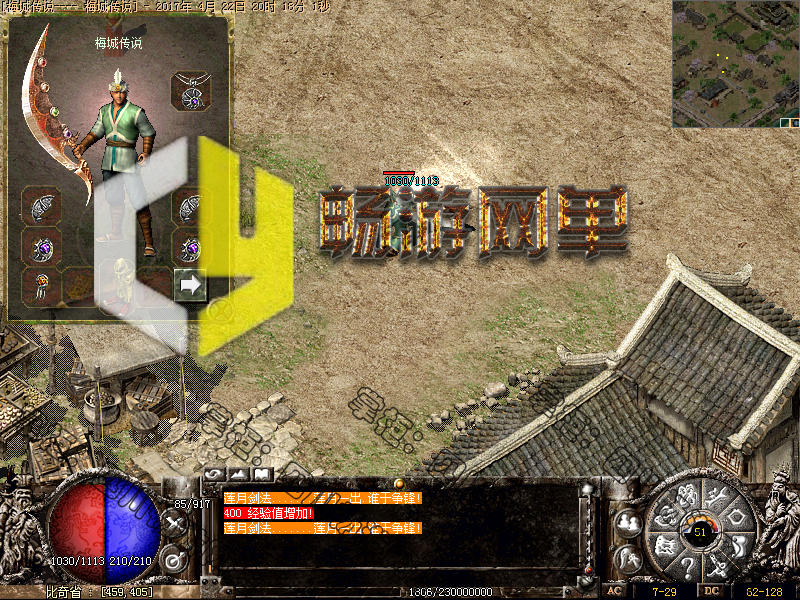Select the orange charm pendant slot
This screenshot has width=800, height=600.
(41, 285)
